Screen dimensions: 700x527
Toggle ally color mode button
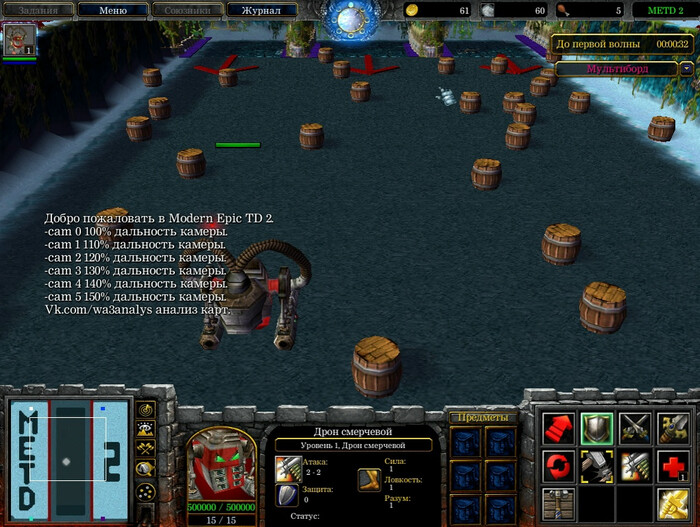(x=146, y=449)
